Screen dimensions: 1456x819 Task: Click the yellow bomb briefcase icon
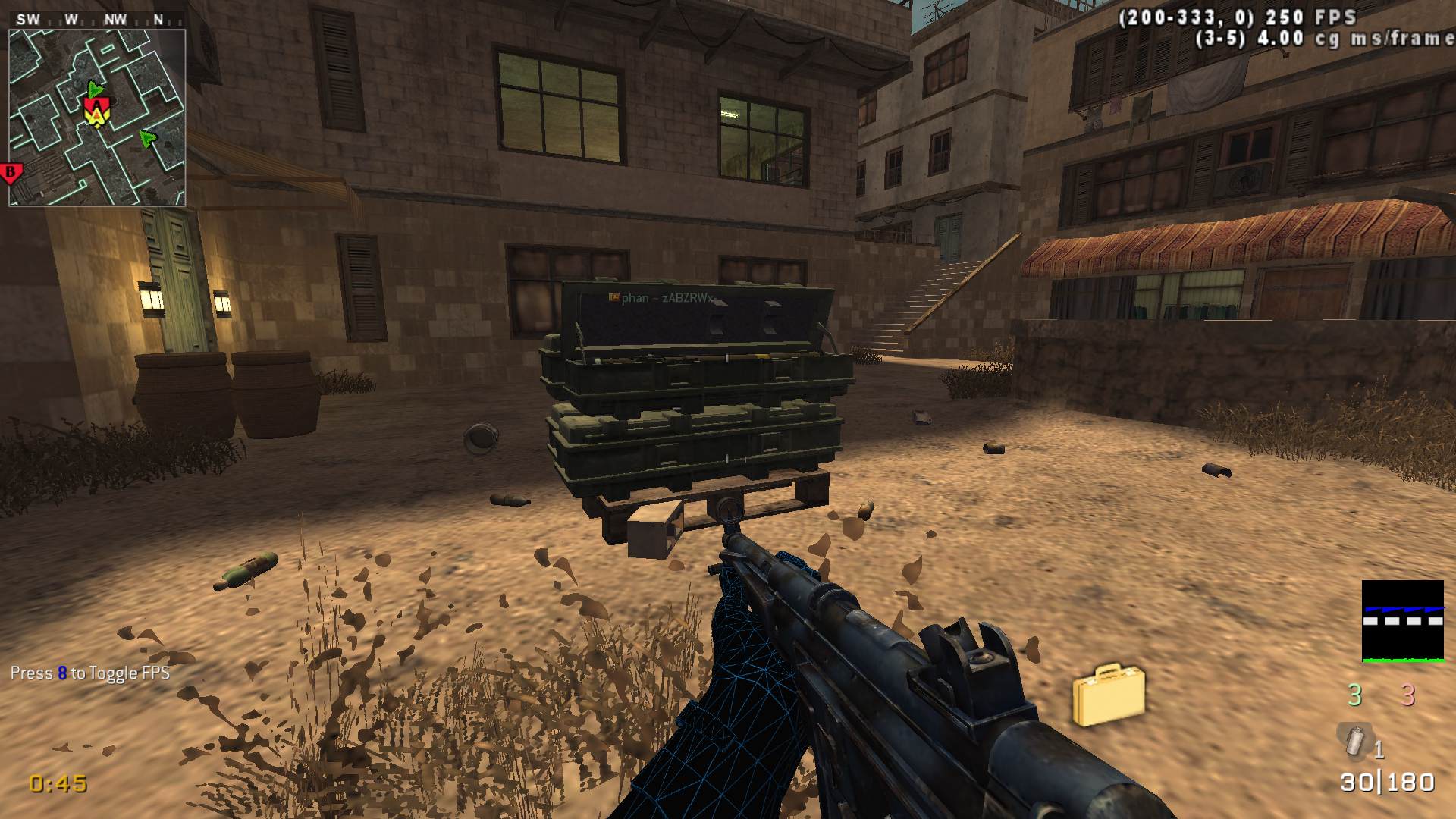[x=1108, y=694]
